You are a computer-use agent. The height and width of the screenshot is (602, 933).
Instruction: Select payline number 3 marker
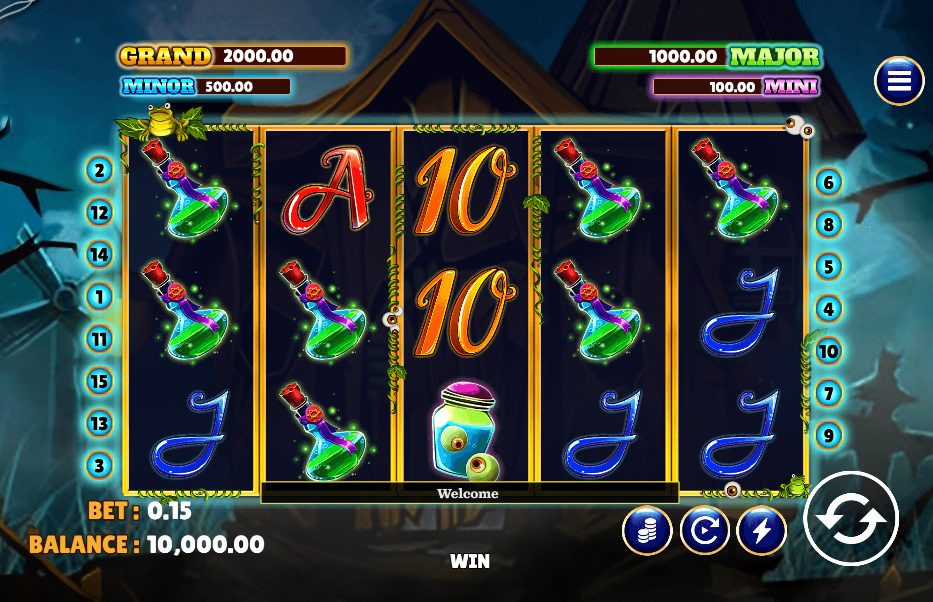[99, 464]
